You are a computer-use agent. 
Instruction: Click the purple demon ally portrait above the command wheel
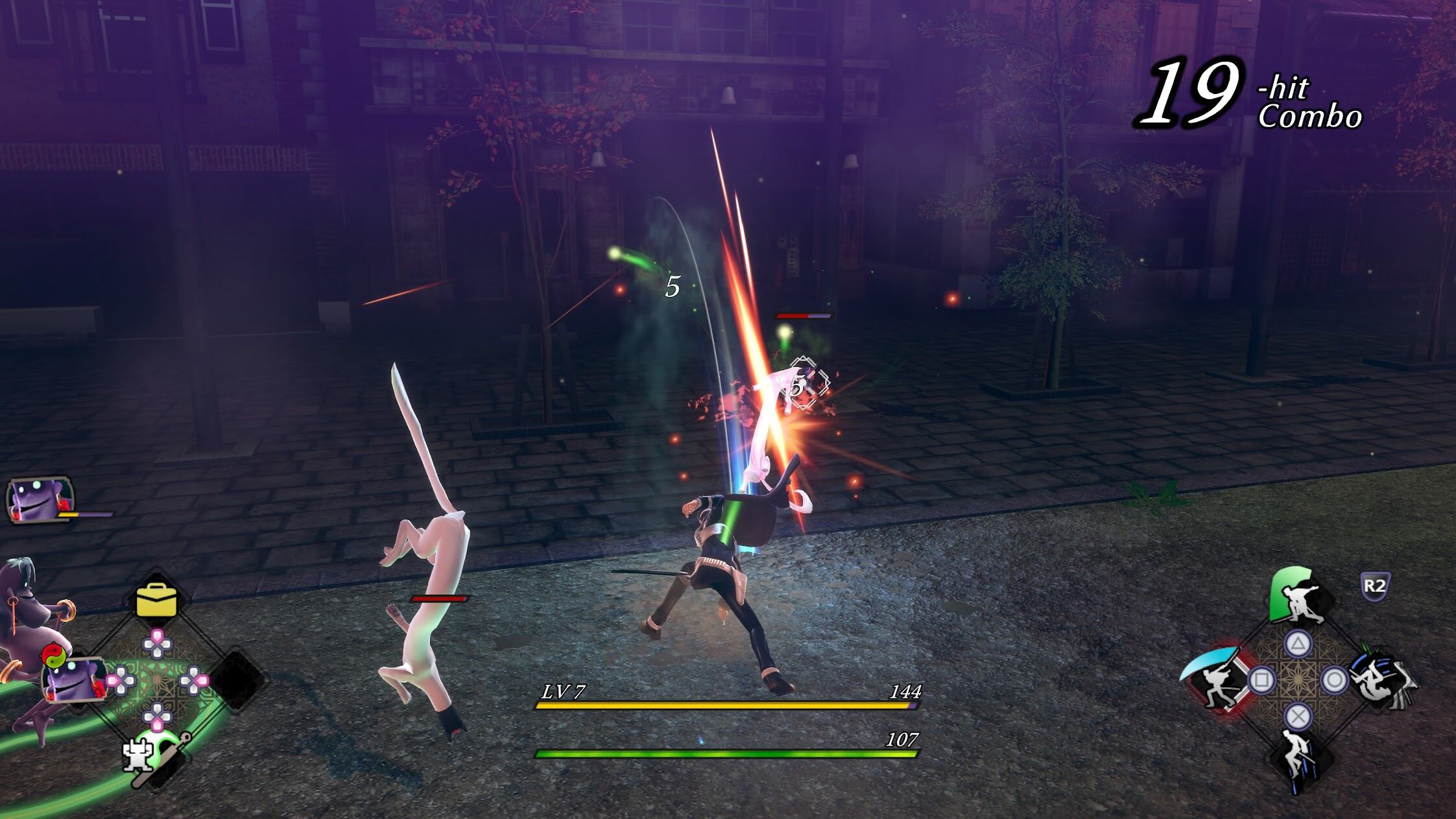coord(39,501)
